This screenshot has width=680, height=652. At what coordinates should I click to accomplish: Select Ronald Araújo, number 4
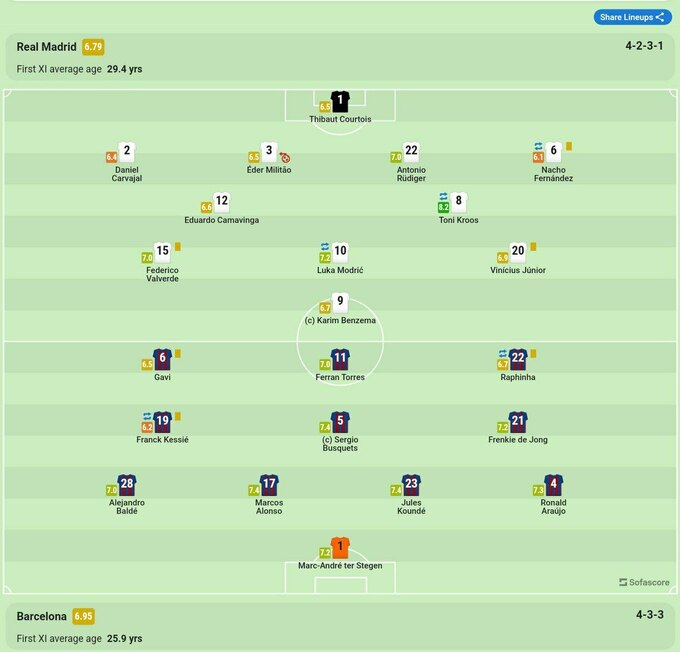coord(553,485)
